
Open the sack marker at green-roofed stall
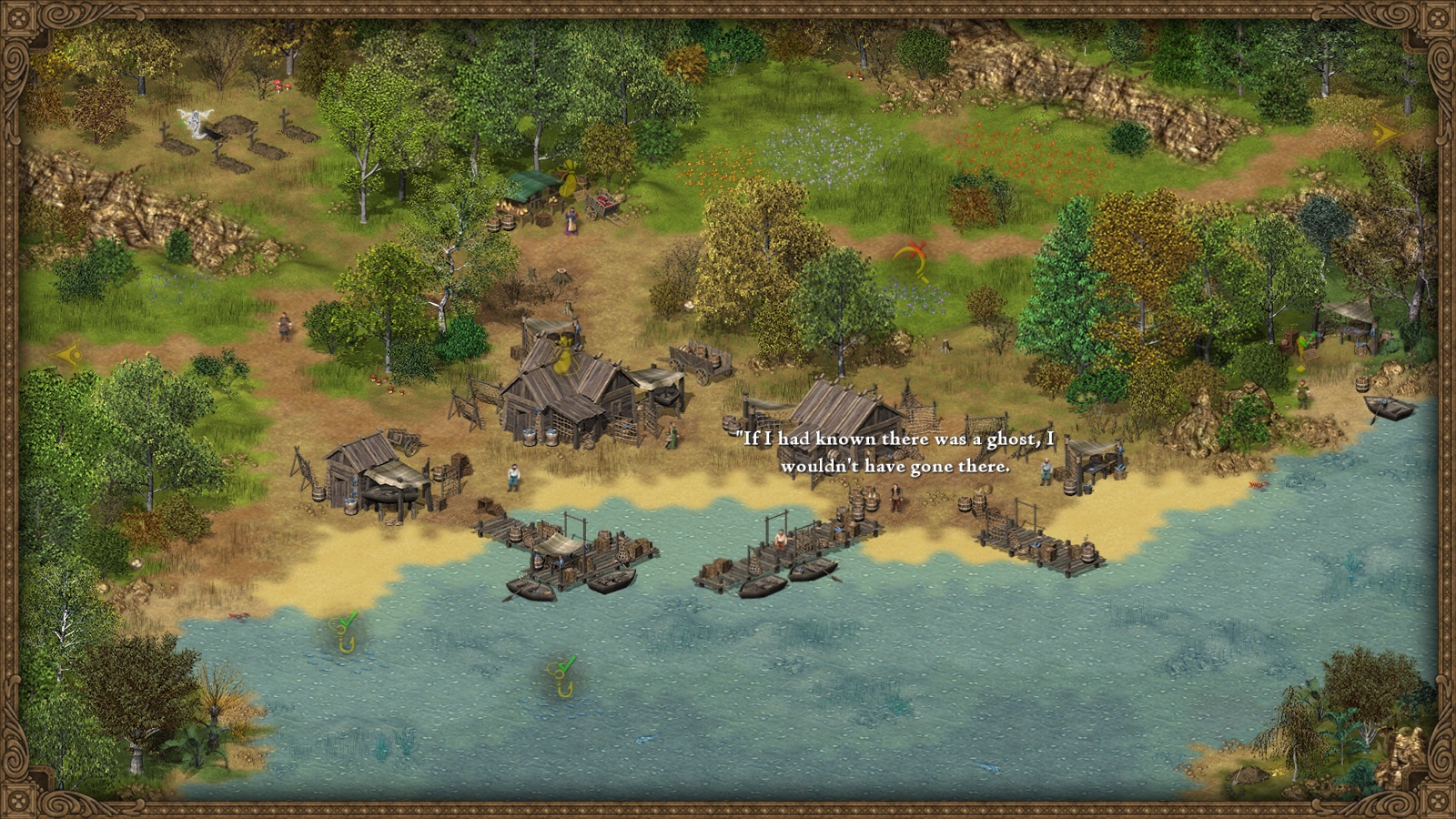pos(569,179)
